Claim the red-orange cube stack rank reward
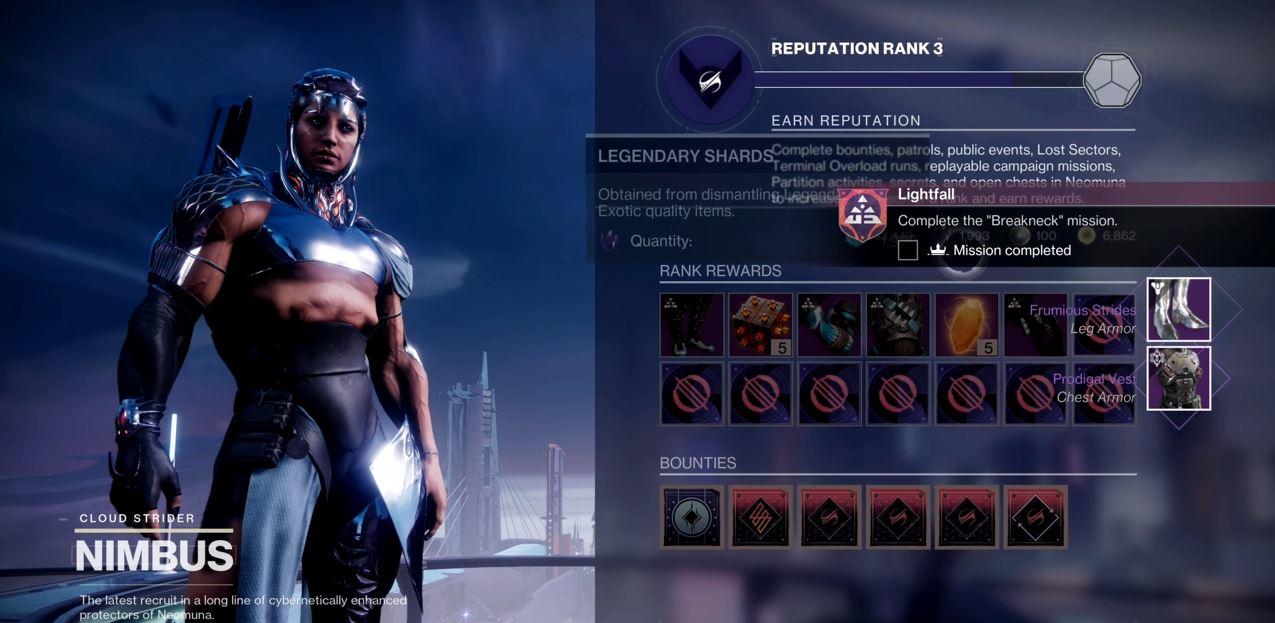Image resolution: width=1275 pixels, height=623 pixels. pos(760,325)
